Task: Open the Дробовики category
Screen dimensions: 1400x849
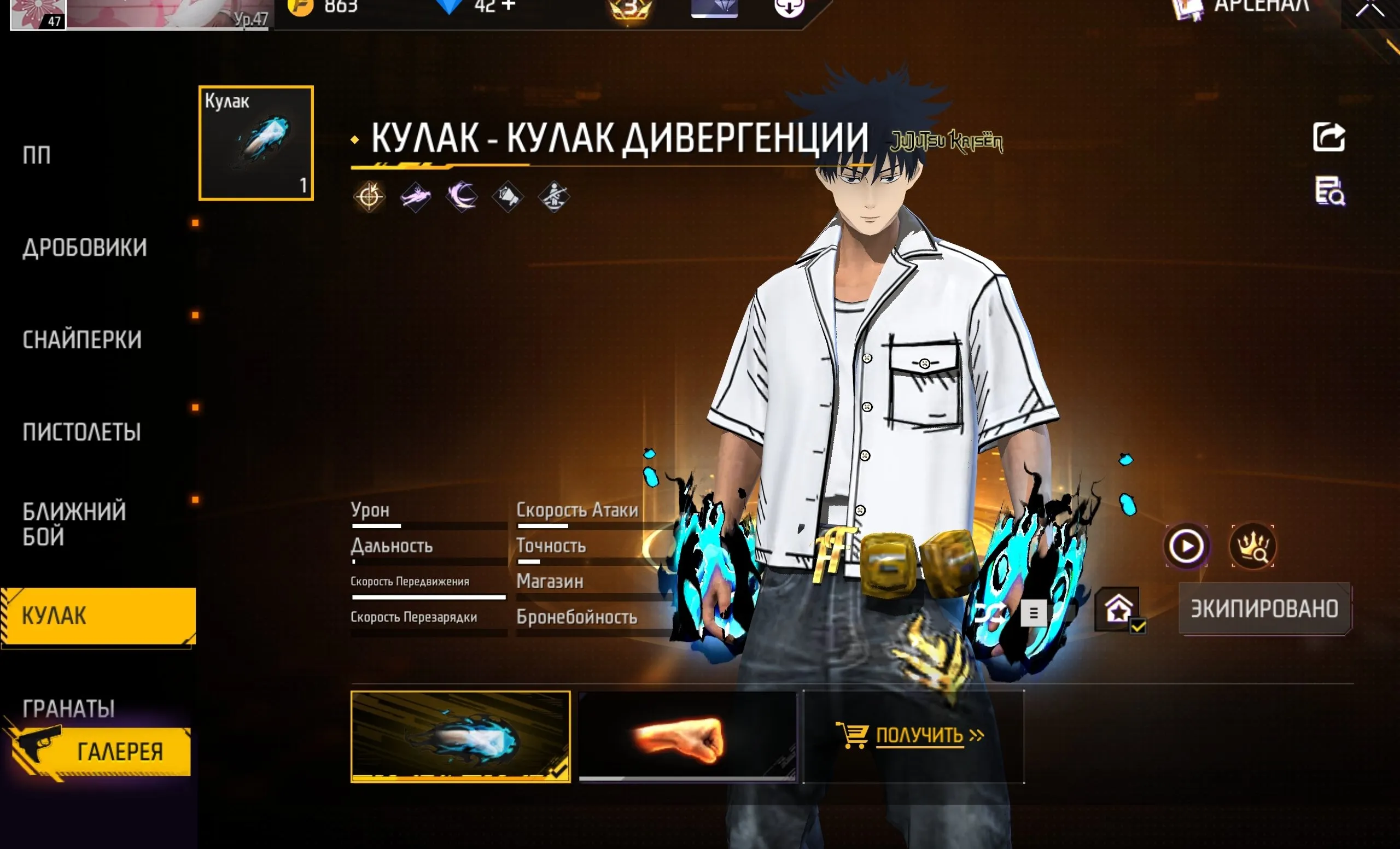Action: coord(85,248)
